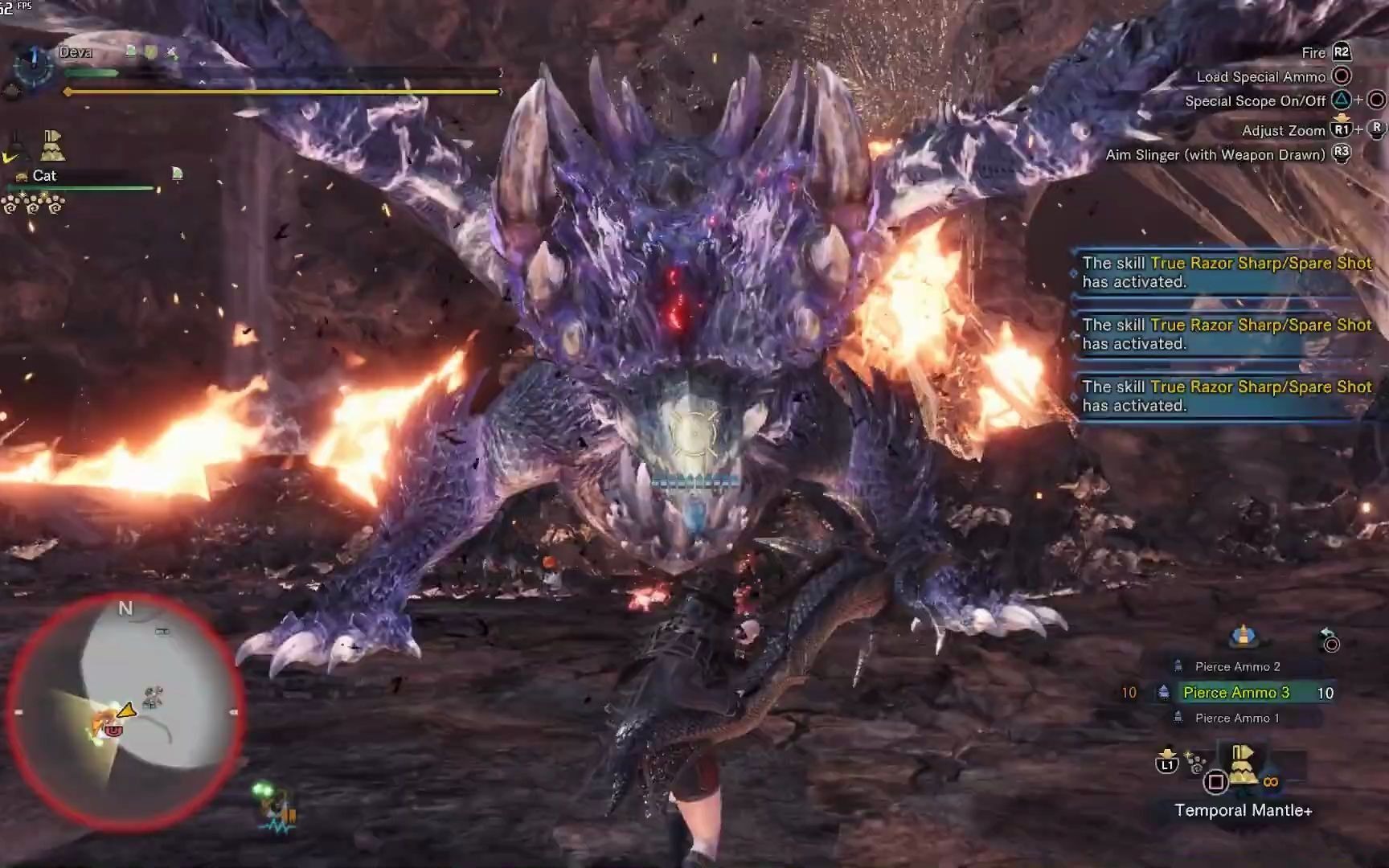Activate the Temporal Mantle+ item slot
The height and width of the screenshot is (868, 1389).
click(1242, 764)
